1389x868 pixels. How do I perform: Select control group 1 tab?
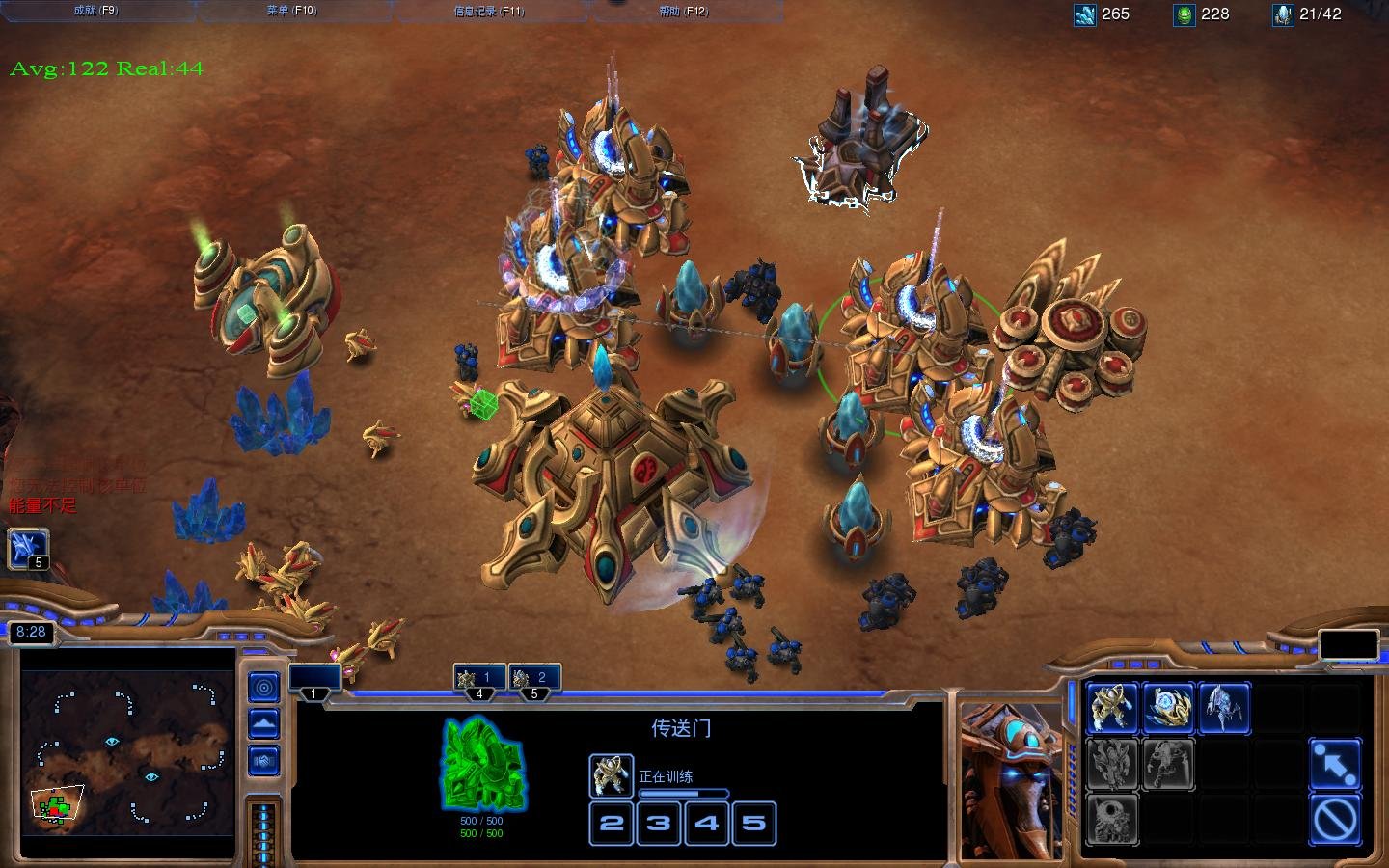pyautogui.click(x=314, y=680)
